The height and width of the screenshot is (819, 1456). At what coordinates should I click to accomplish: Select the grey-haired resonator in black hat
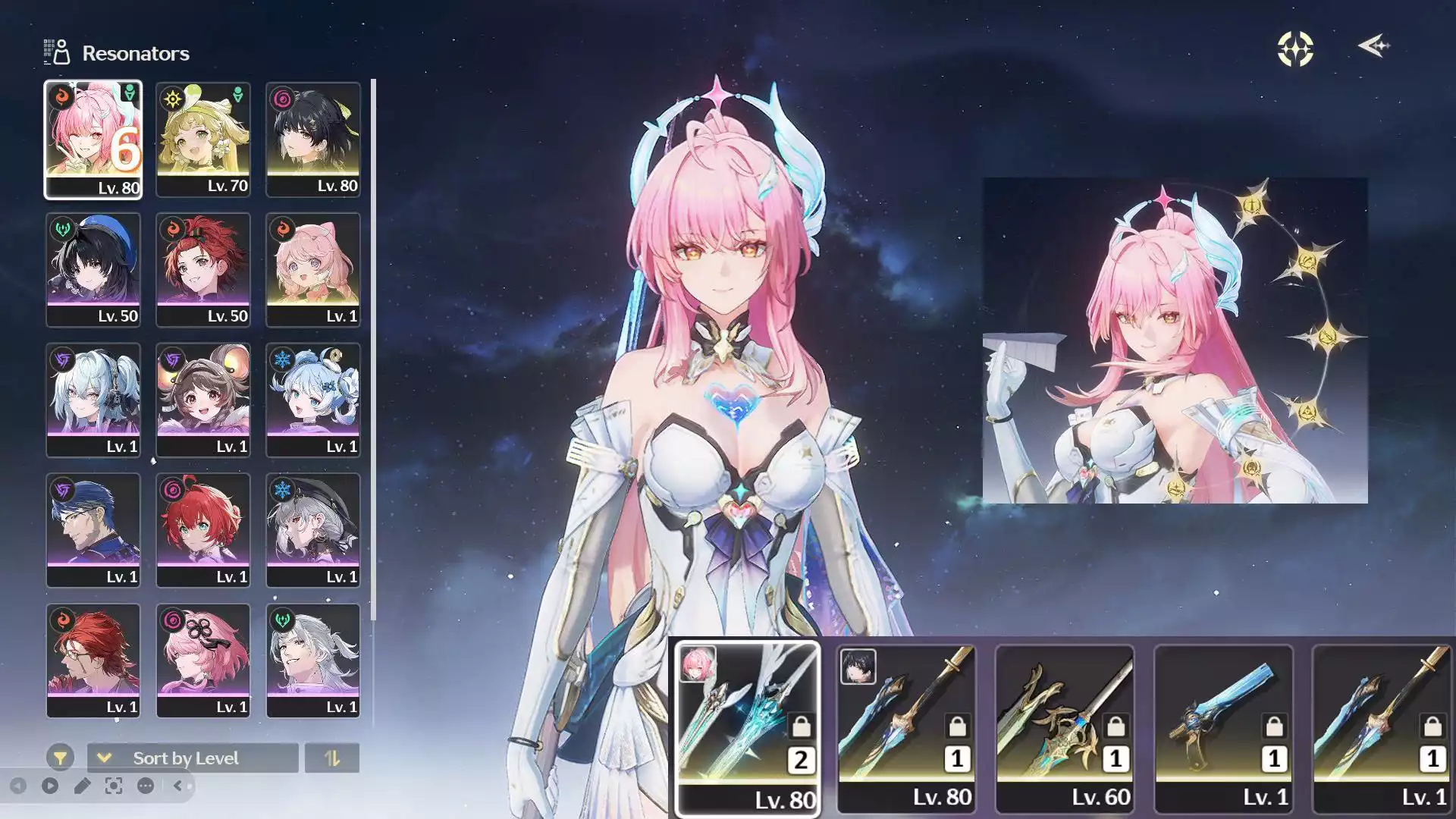coord(312,531)
